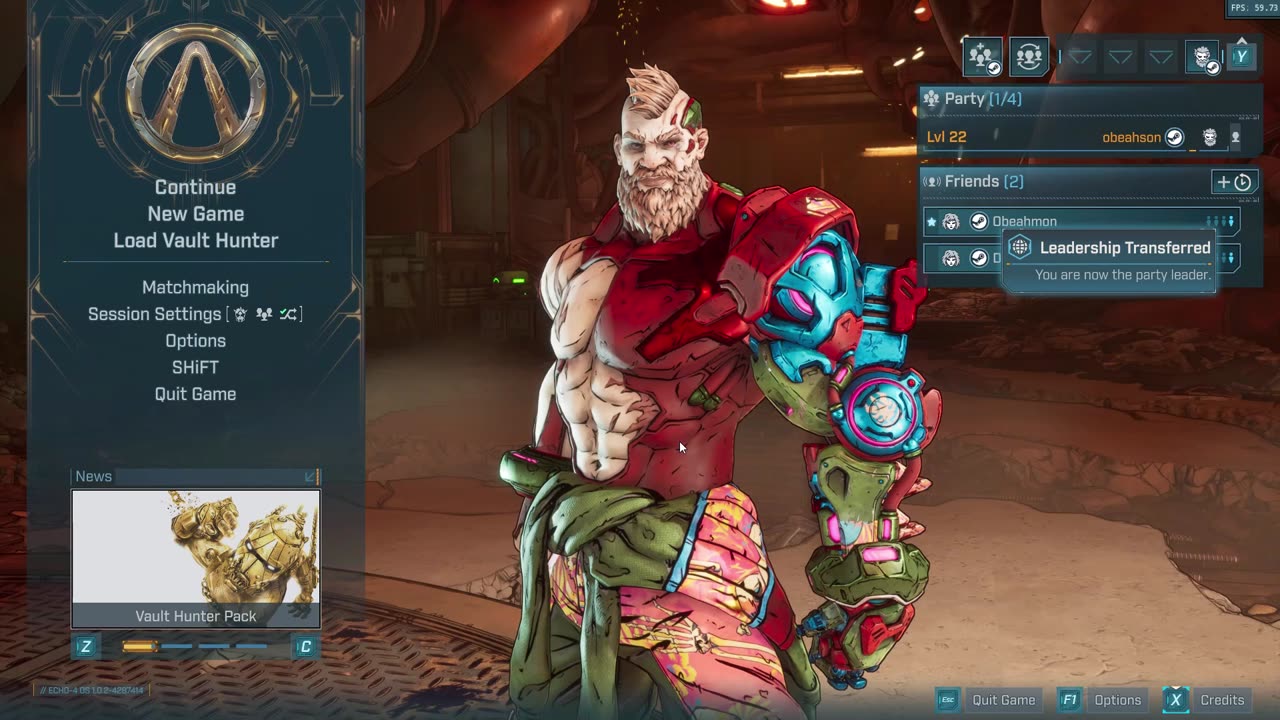Open the Matchmaking menu
The height and width of the screenshot is (720, 1280).
coord(195,287)
